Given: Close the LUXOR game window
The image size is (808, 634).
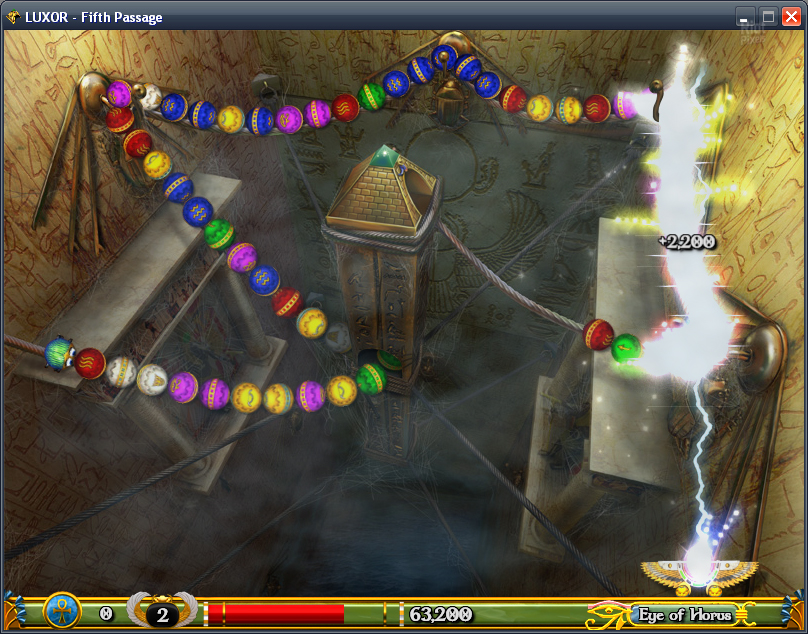Looking at the screenshot, I should pyautogui.click(x=791, y=16).
